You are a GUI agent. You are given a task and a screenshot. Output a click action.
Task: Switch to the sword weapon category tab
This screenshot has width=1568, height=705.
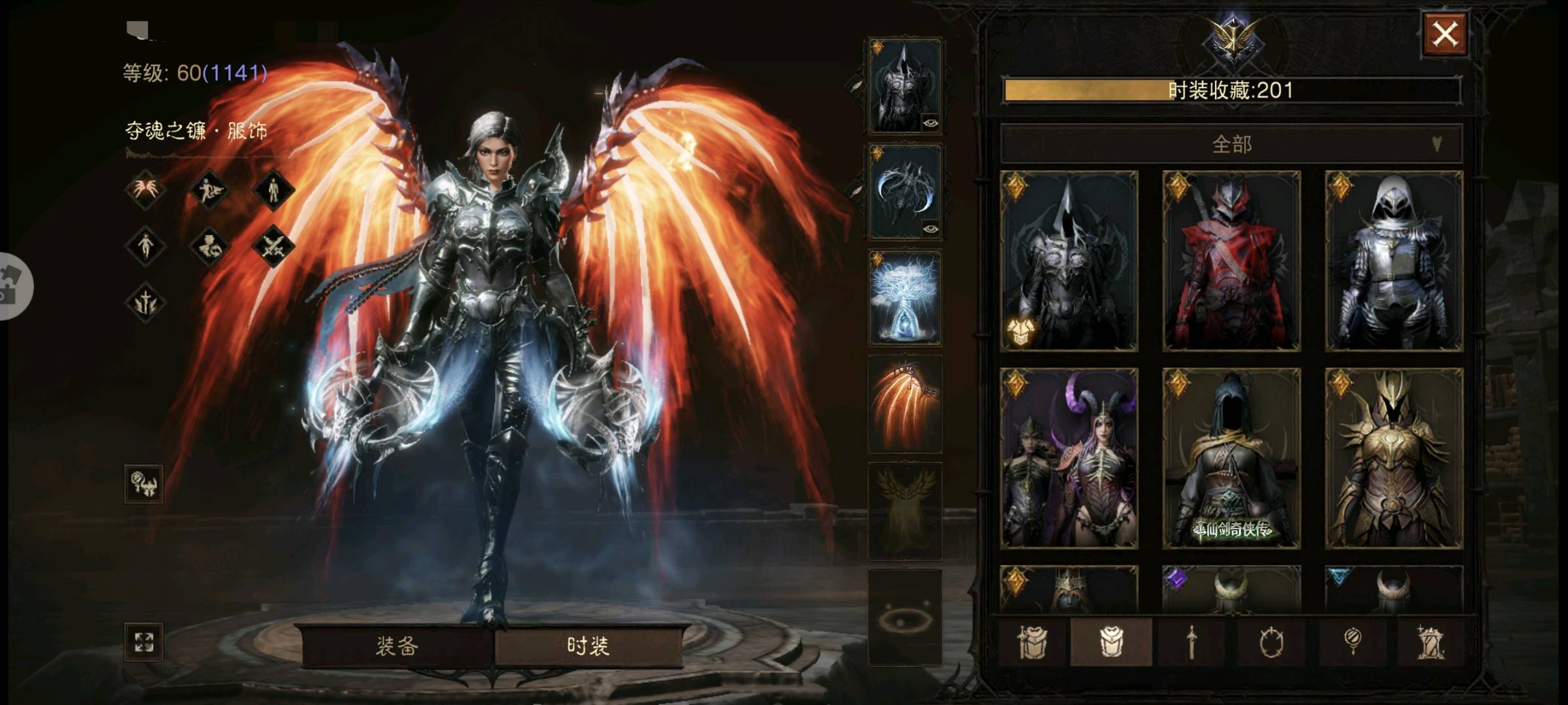[1191, 642]
